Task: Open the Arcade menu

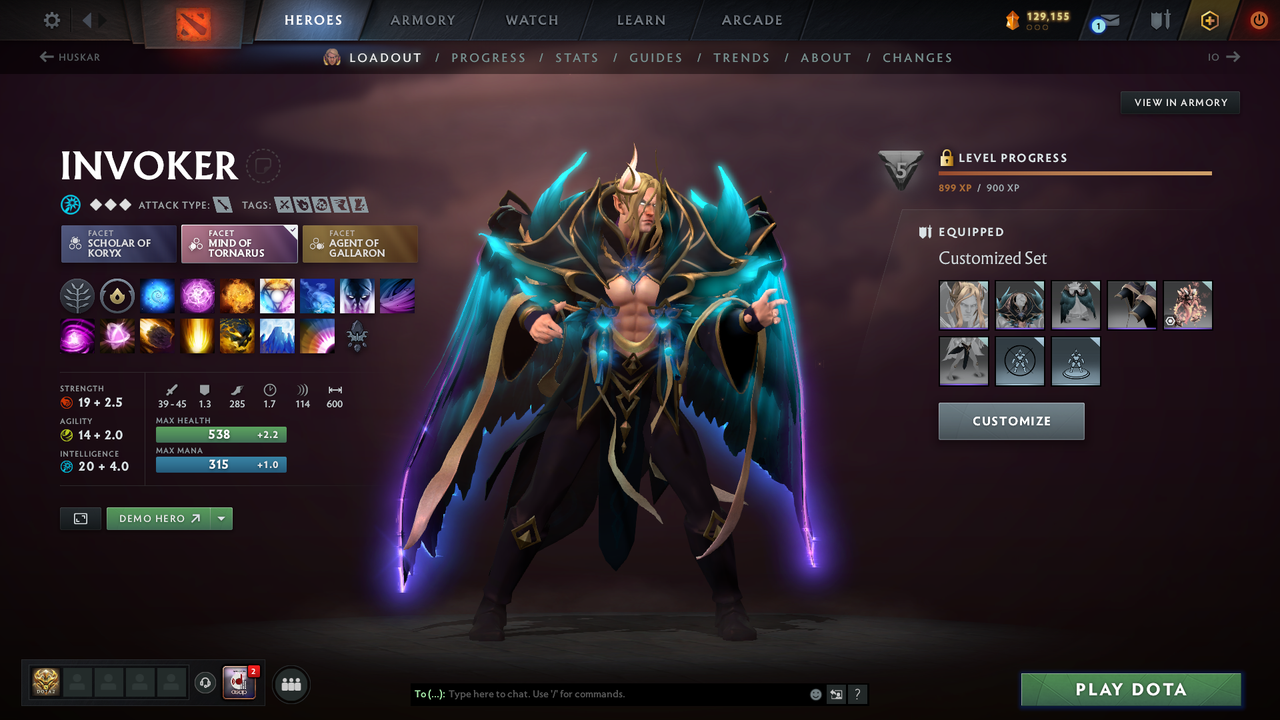Action: click(x=751, y=20)
